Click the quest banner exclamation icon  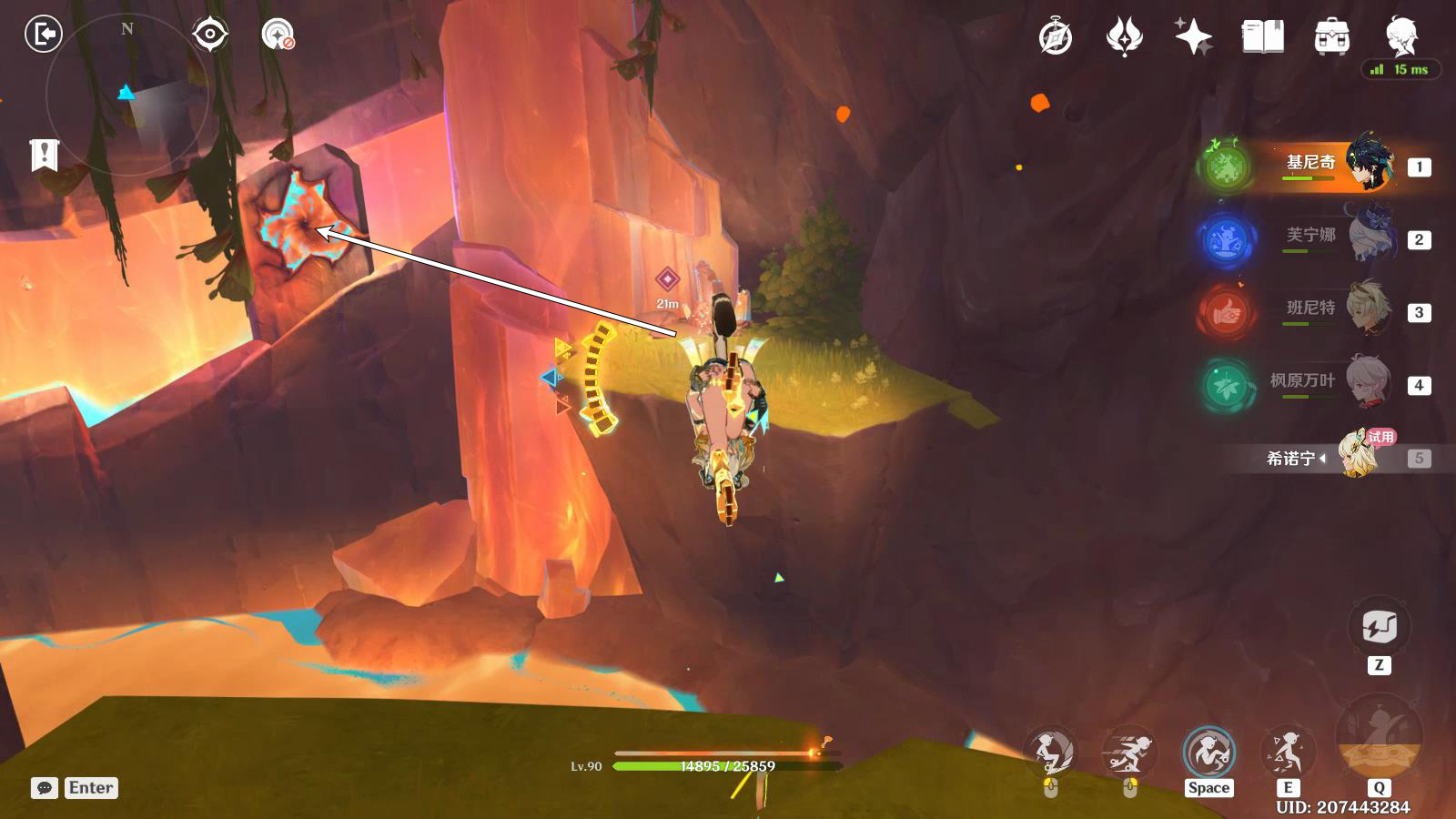(x=44, y=155)
